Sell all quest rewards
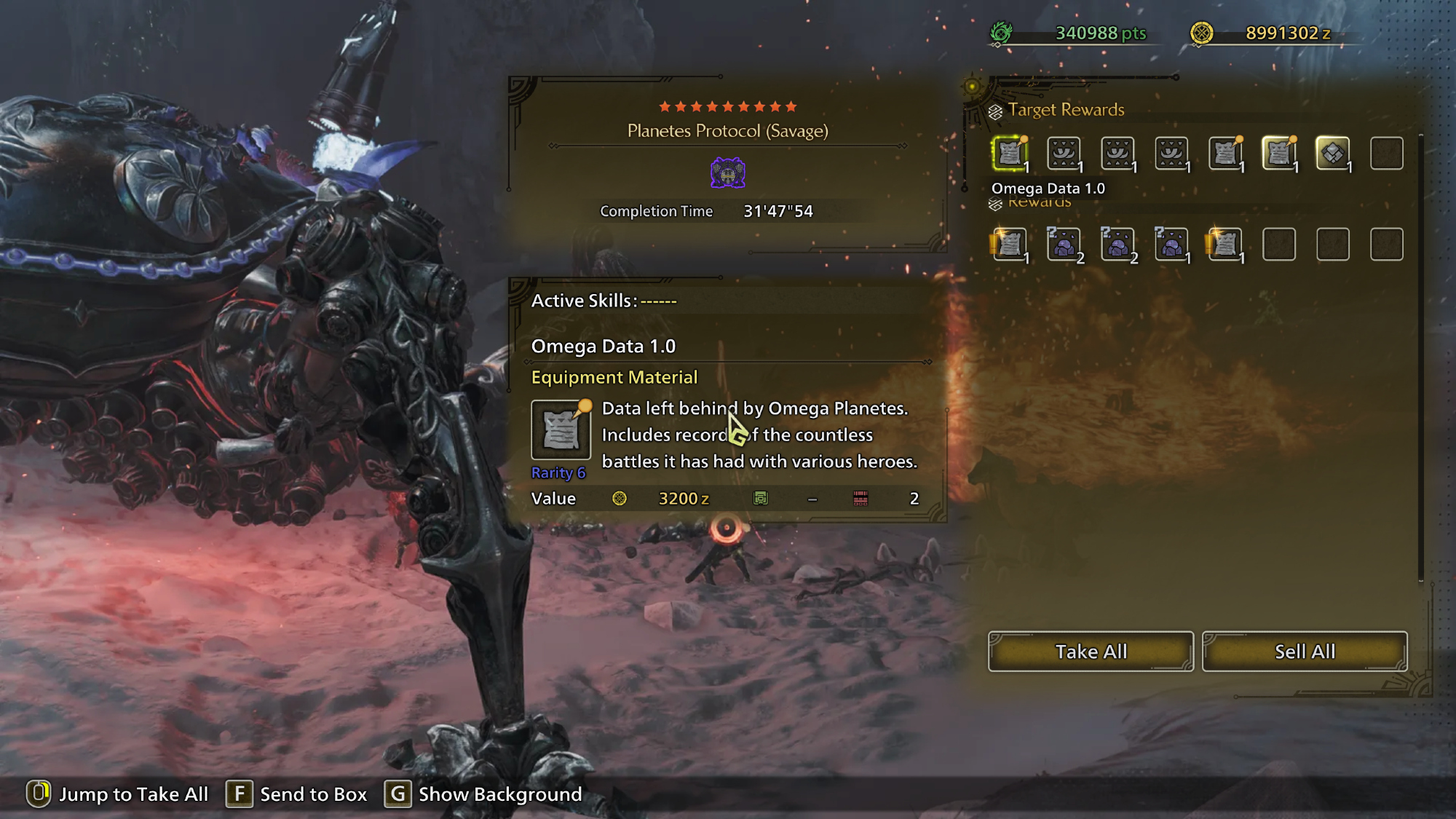 coord(1304,651)
